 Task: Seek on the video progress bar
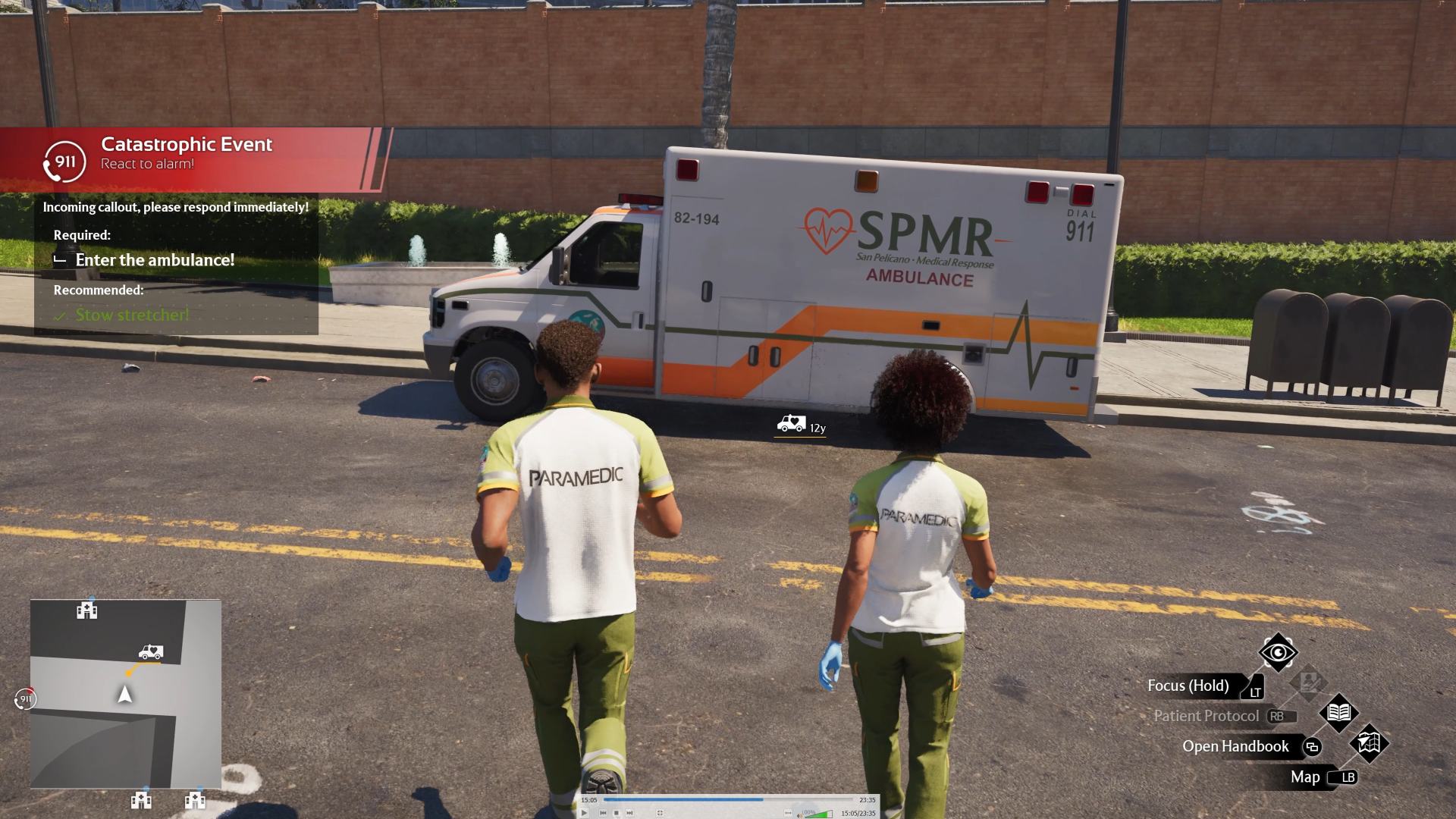coord(728,799)
